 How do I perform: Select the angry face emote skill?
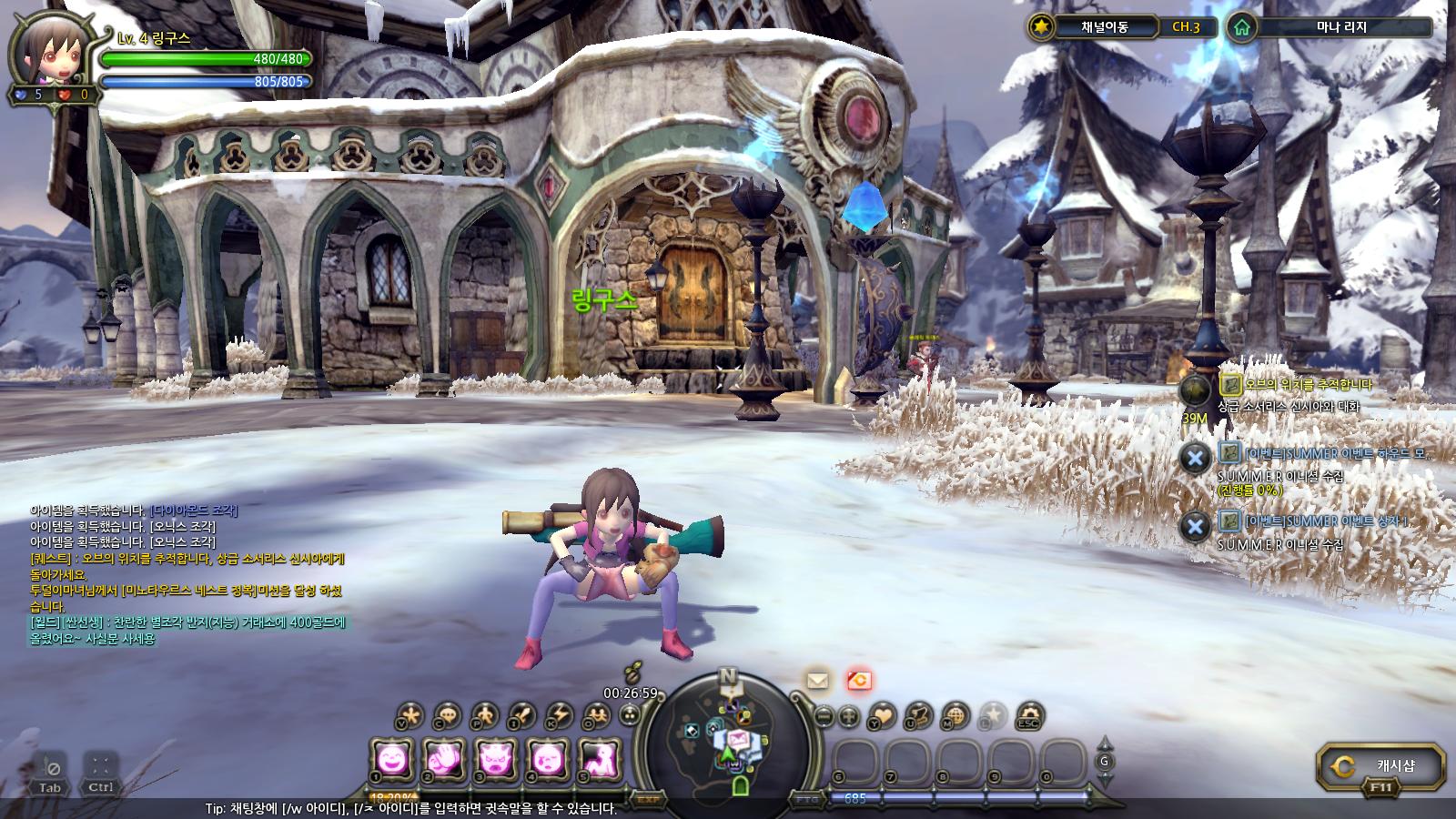(x=496, y=758)
